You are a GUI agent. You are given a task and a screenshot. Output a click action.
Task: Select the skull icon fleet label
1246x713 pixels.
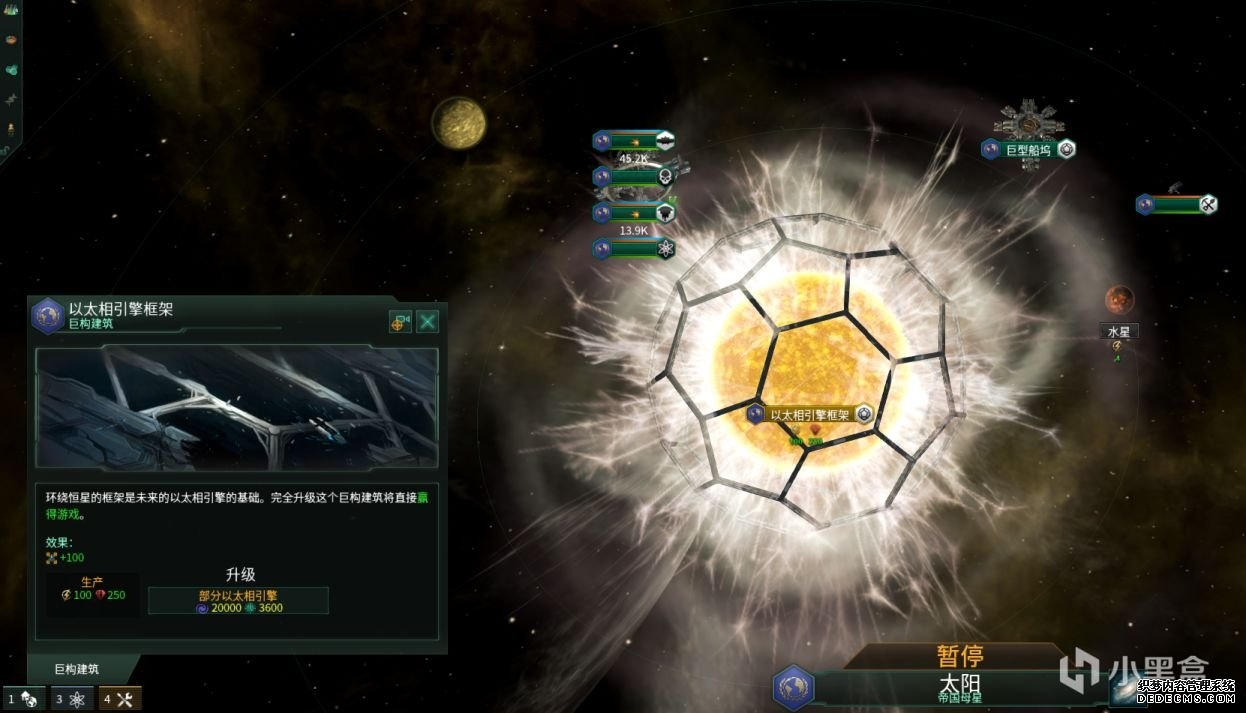tap(634, 177)
